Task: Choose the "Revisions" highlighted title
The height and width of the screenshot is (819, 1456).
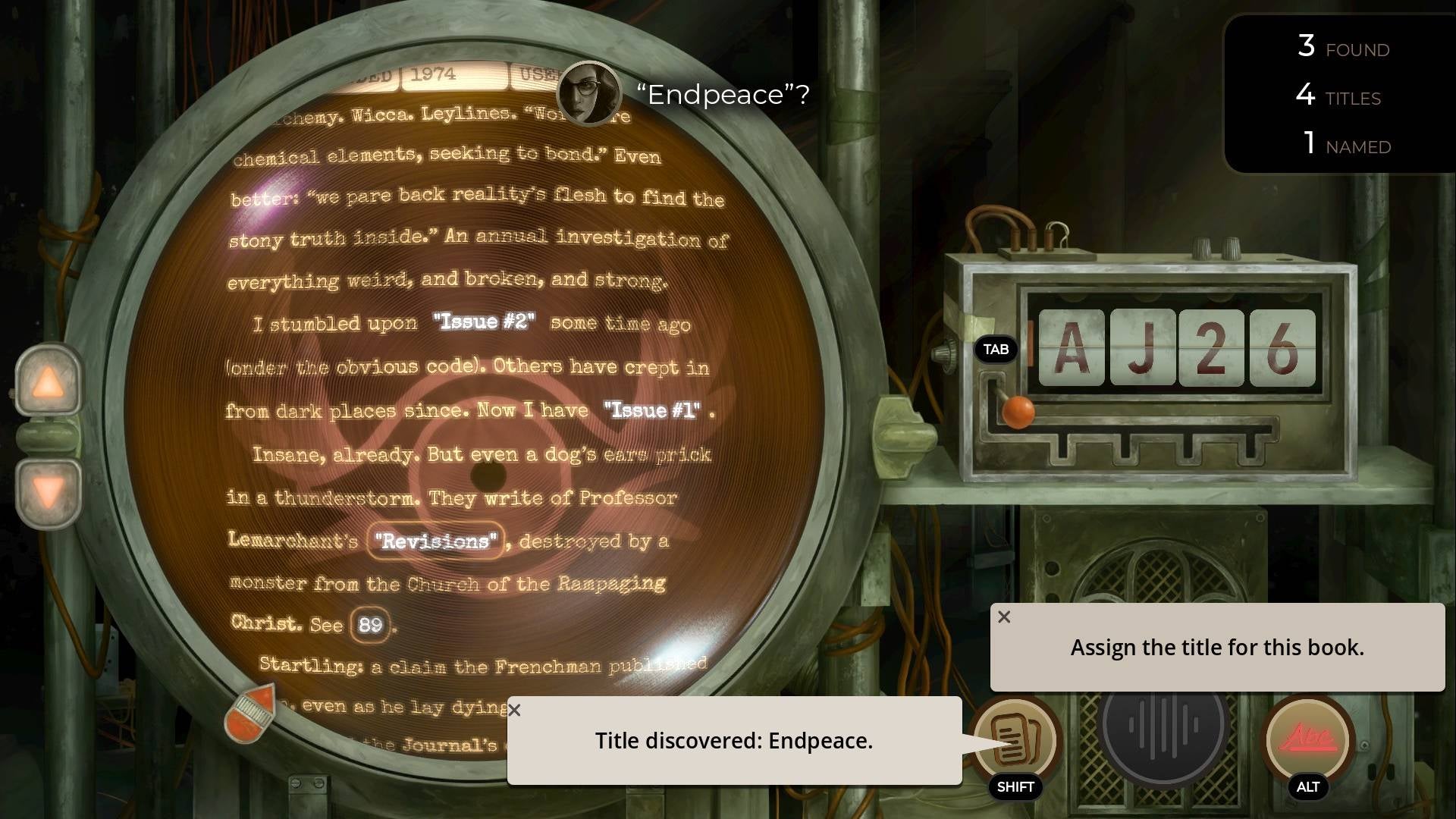Action: 435,541
